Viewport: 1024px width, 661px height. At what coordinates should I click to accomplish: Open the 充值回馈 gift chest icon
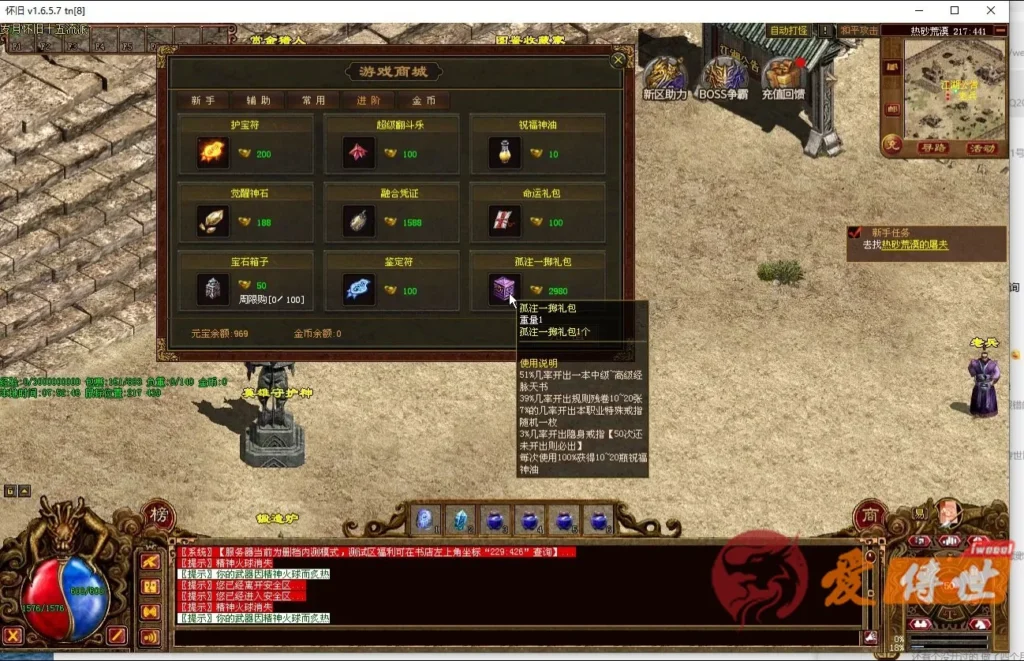pos(783,78)
